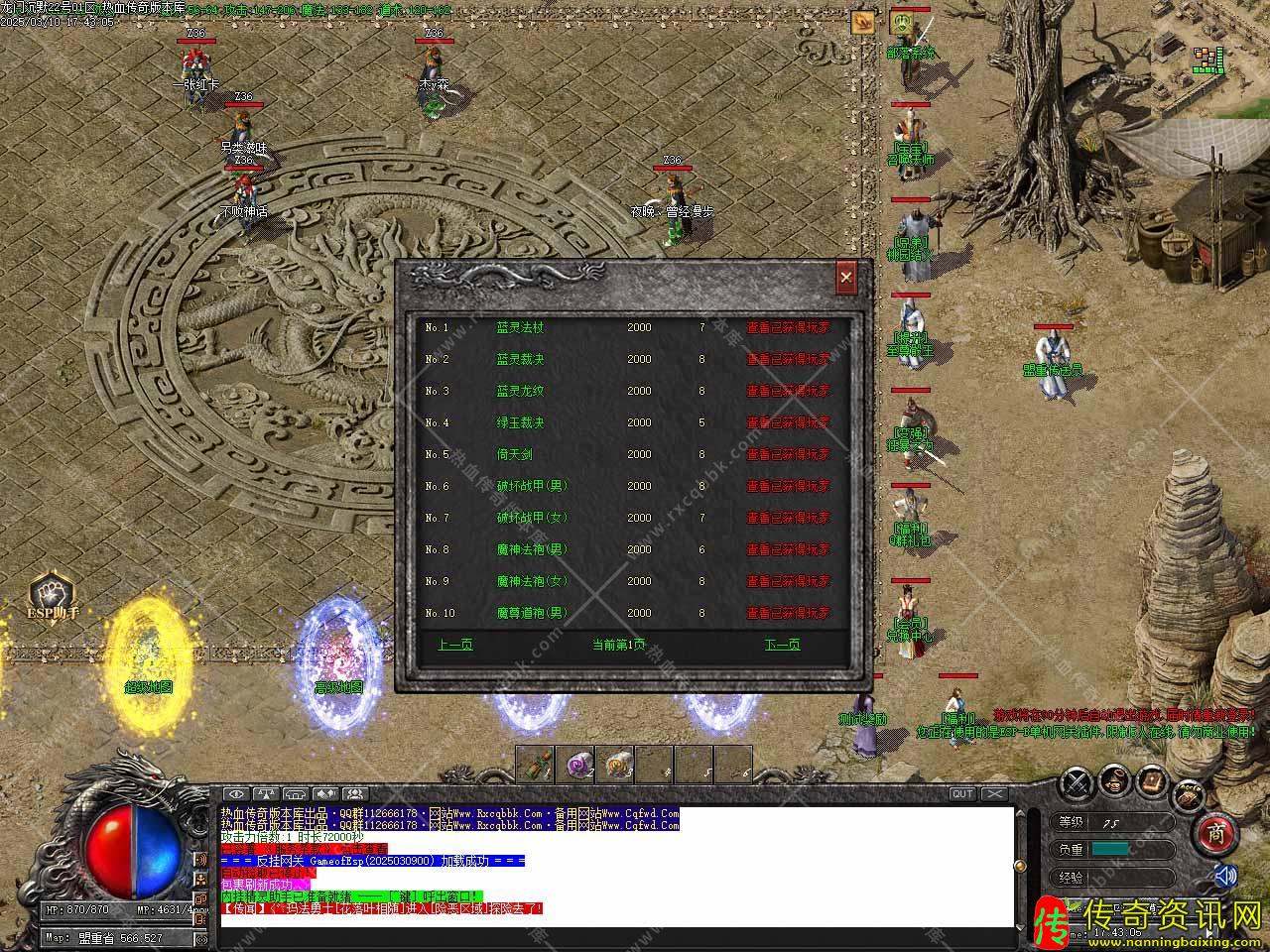
Task: Toggle sound with the speaker icon
Action: pos(1226,876)
